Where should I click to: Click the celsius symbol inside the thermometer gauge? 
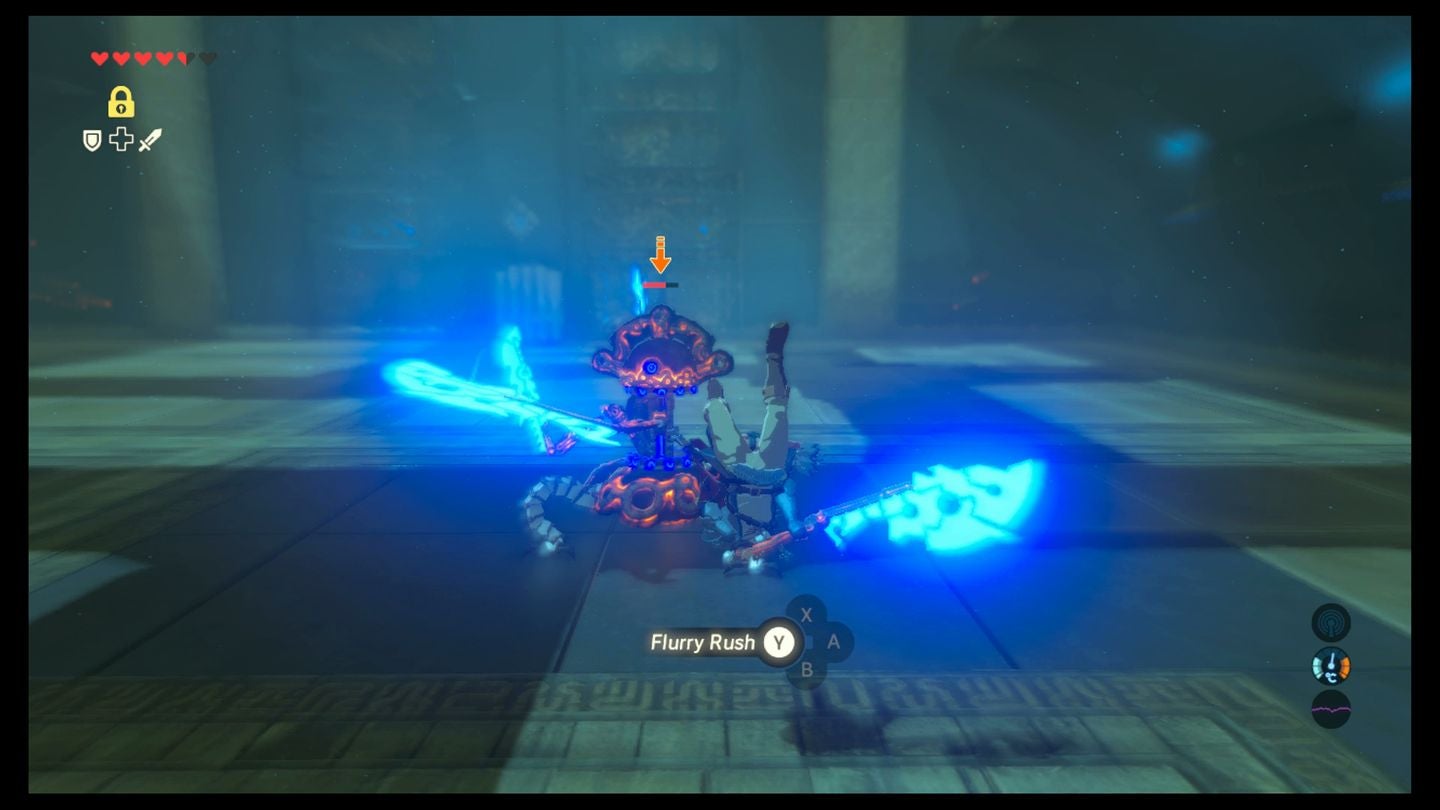point(1332,676)
